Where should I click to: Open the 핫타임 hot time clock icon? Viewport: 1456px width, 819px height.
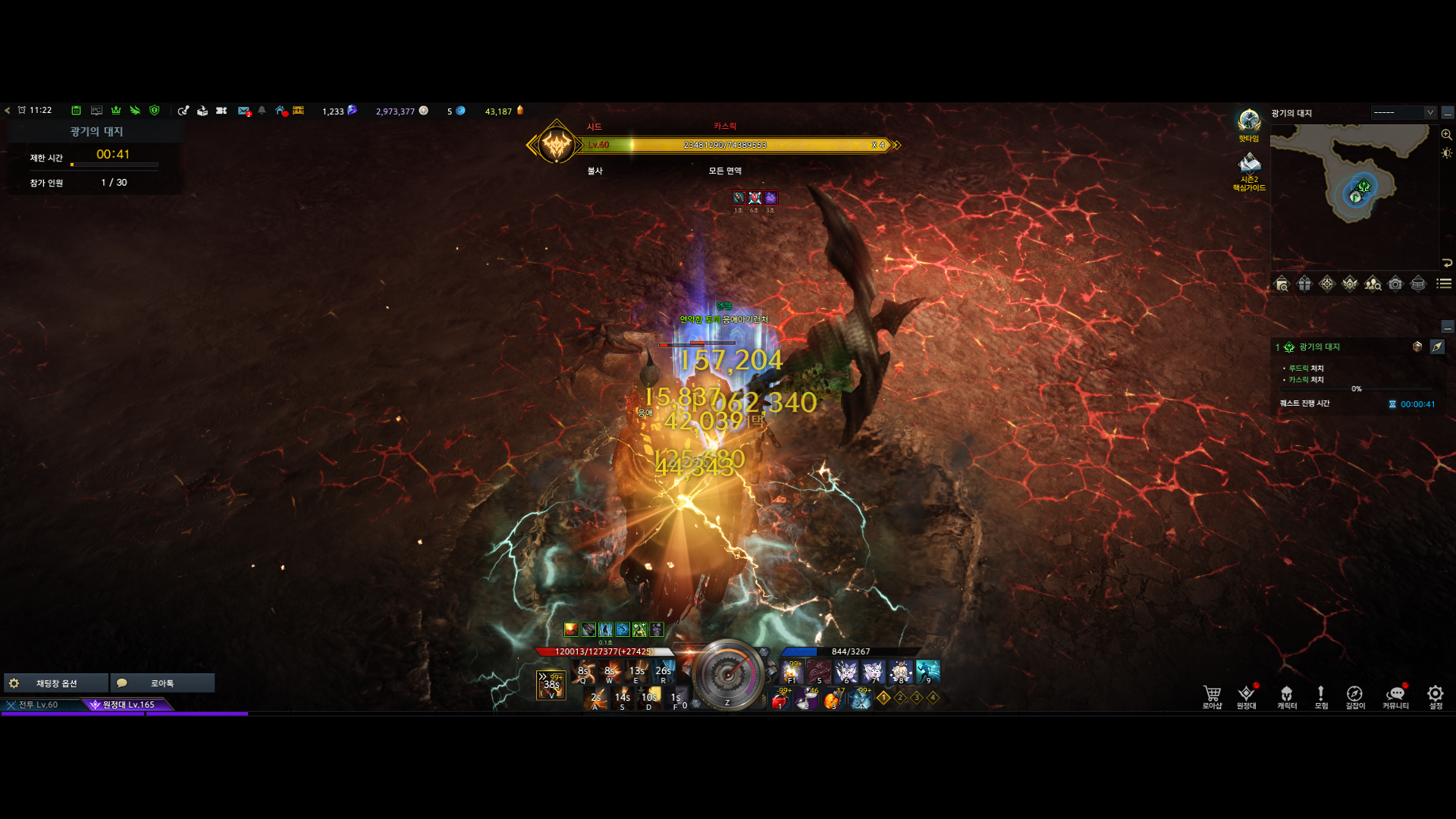click(1249, 123)
